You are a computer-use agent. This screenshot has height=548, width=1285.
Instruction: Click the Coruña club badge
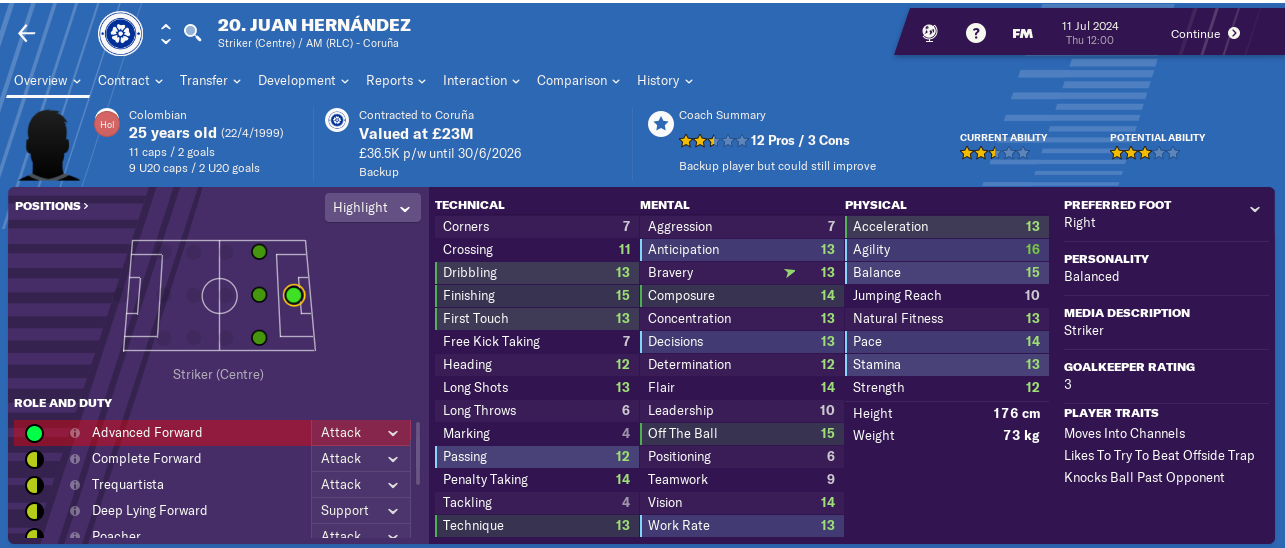[120, 34]
